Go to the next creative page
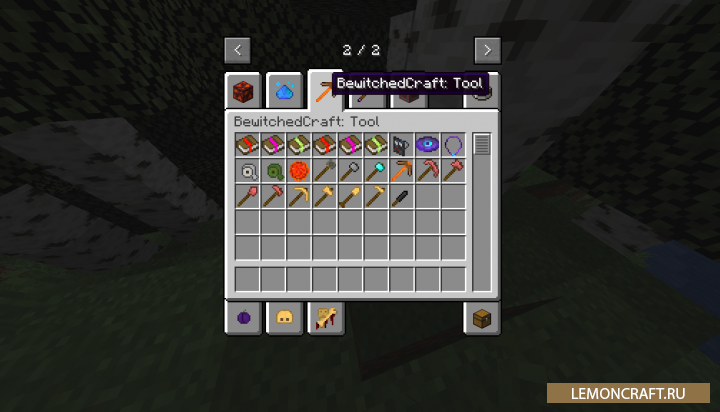The width and height of the screenshot is (720, 412). click(487, 49)
